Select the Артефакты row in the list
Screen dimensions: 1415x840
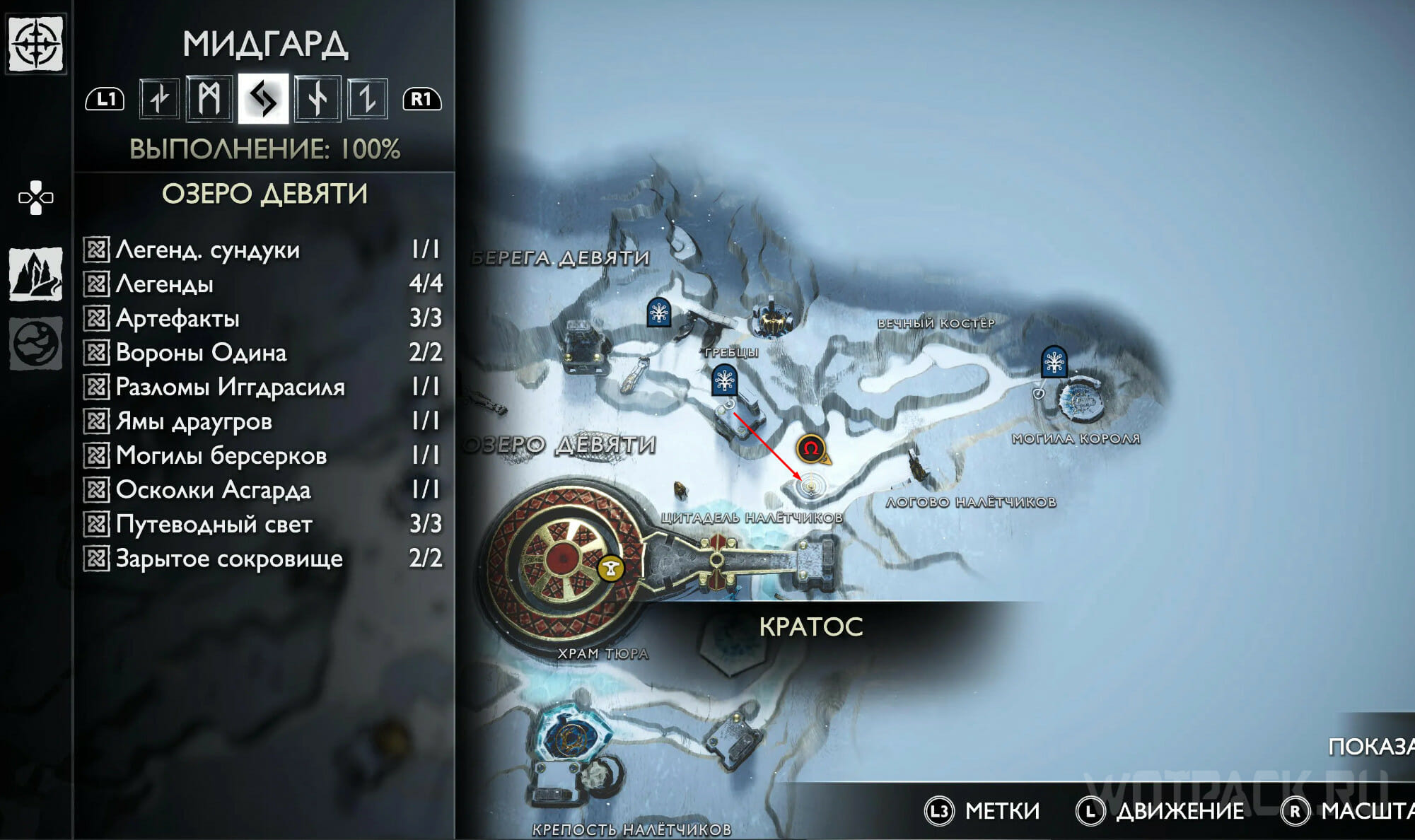pyautogui.click(x=262, y=318)
